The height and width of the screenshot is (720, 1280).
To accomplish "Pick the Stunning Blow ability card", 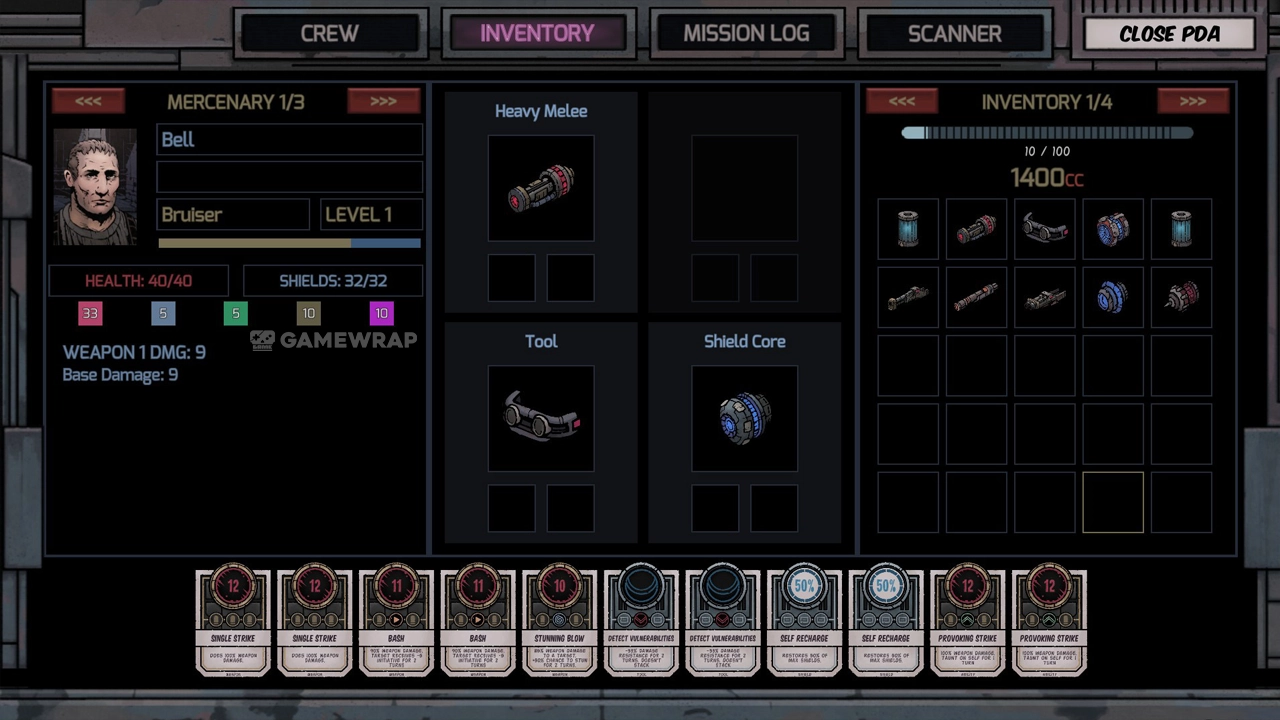I will pyautogui.click(x=560, y=623).
